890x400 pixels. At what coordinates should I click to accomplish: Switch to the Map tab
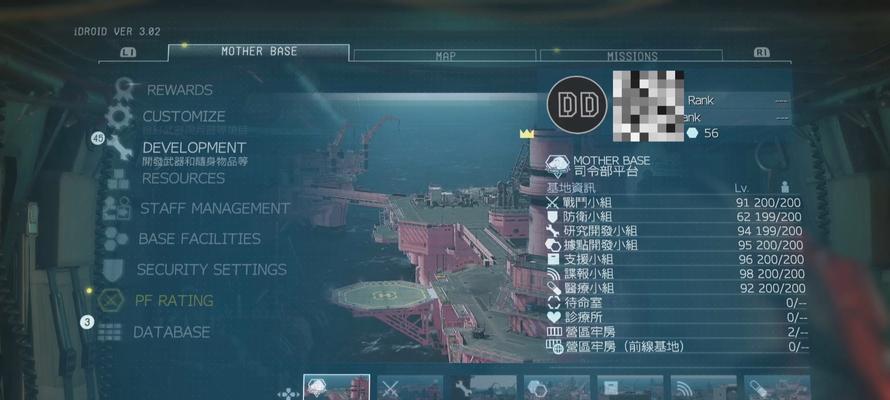(445, 56)
